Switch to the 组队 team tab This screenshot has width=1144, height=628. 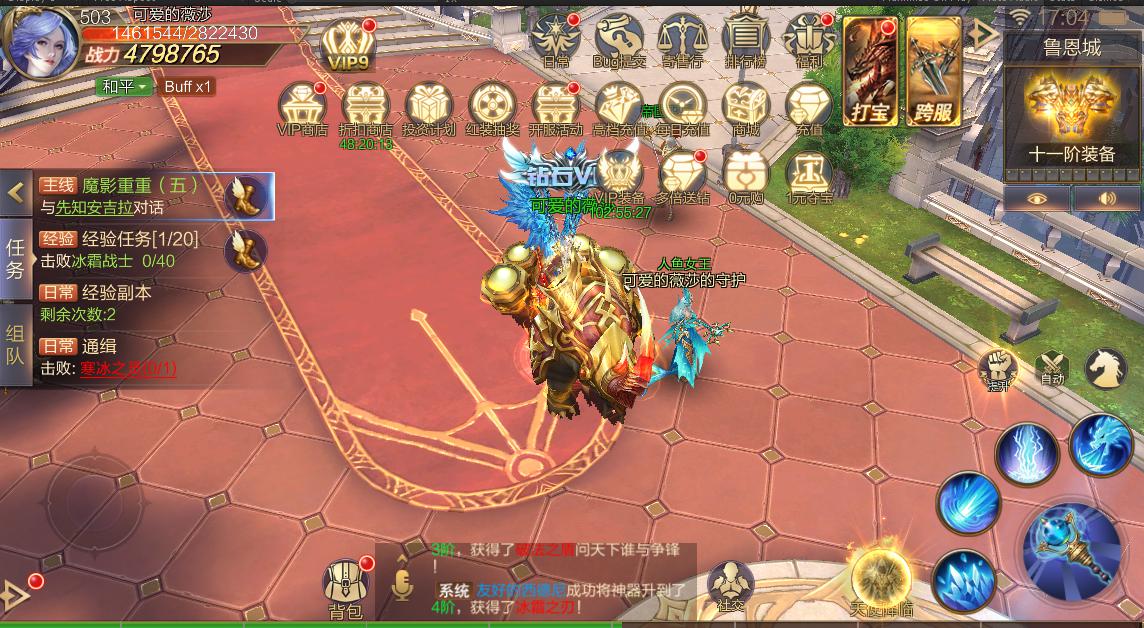15,353
